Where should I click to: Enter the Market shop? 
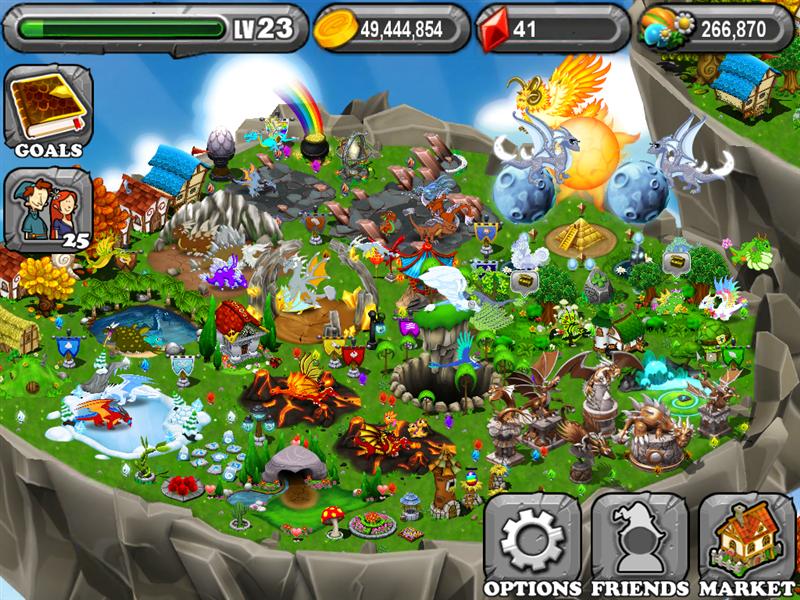746,543
